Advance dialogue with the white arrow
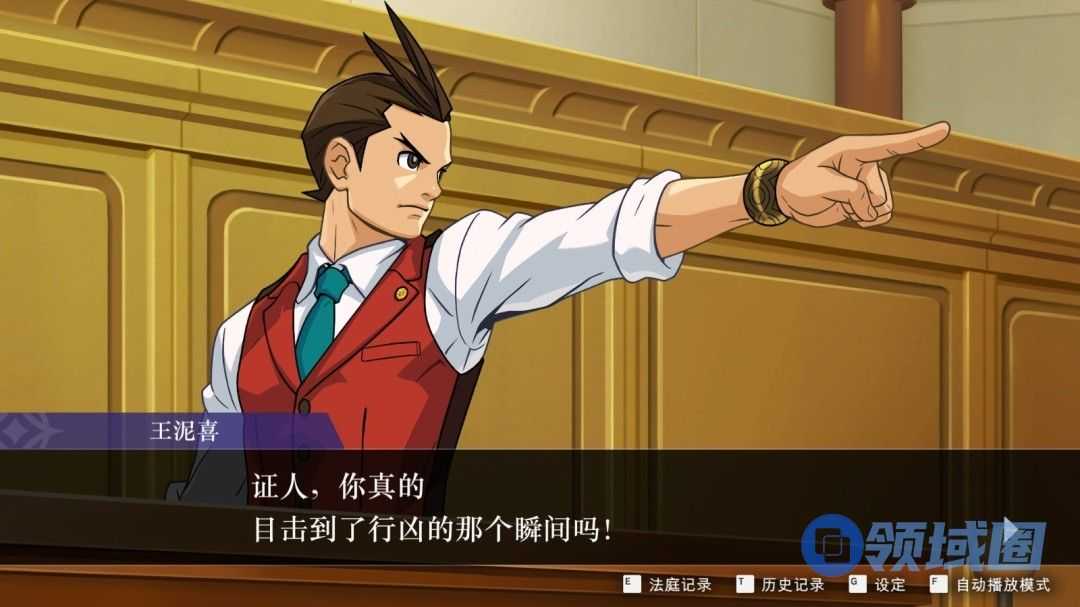Viewport: 1080px width, 607px height. pos(1013,529)
